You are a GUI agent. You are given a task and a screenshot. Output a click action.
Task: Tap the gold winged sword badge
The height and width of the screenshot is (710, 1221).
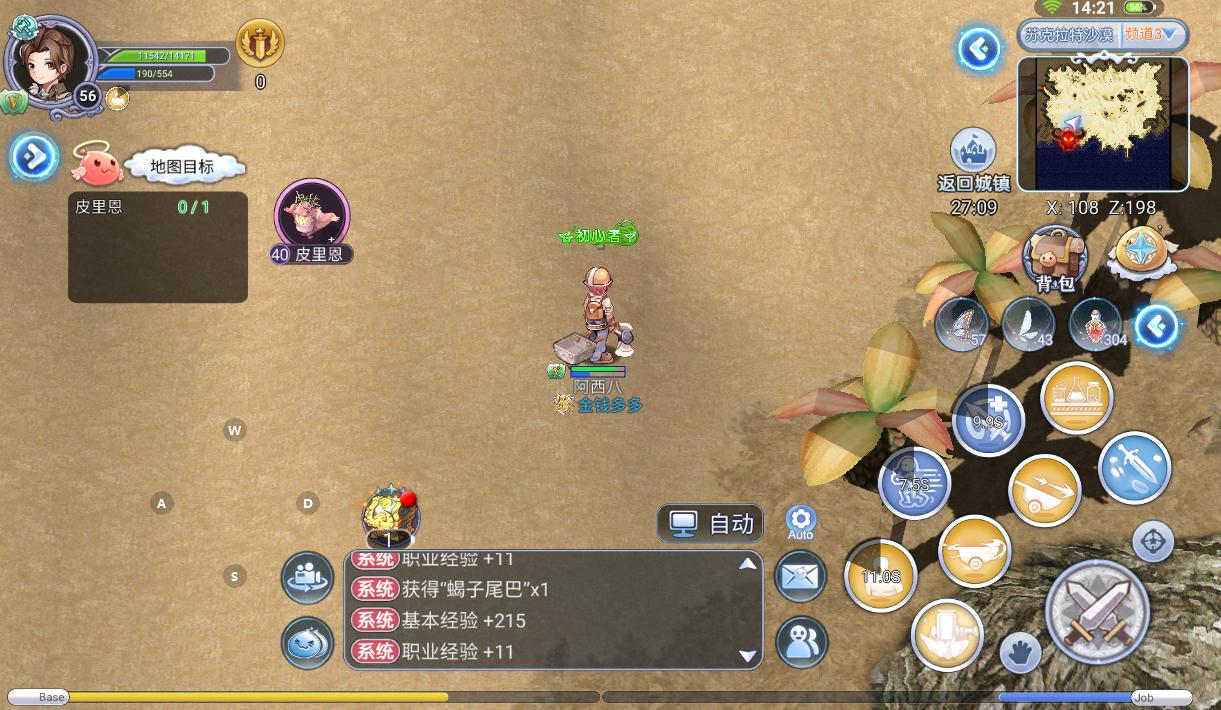tap(260, 44)
